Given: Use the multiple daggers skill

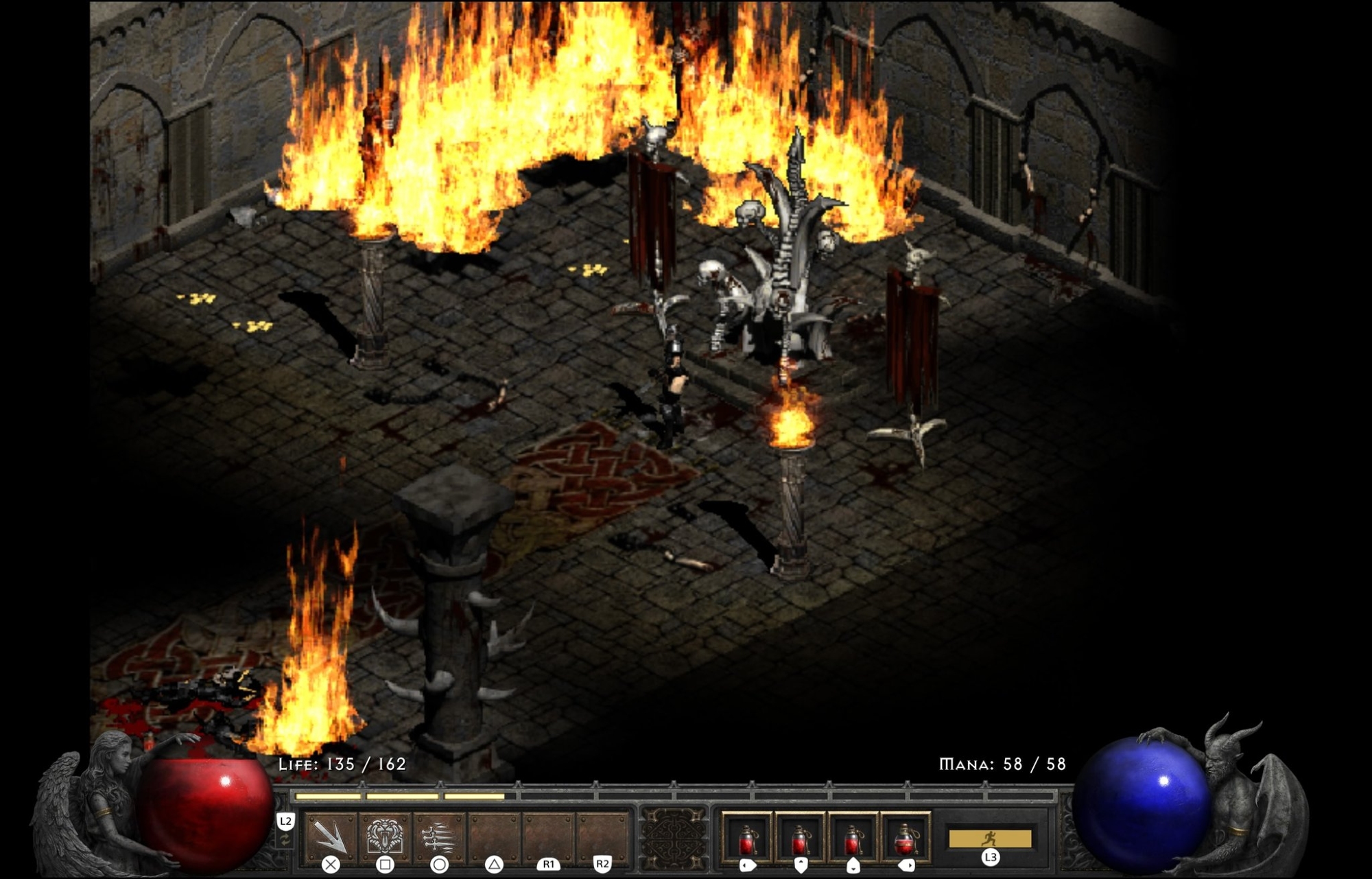Looking at the screenshot, I should (x=439, y=836).
